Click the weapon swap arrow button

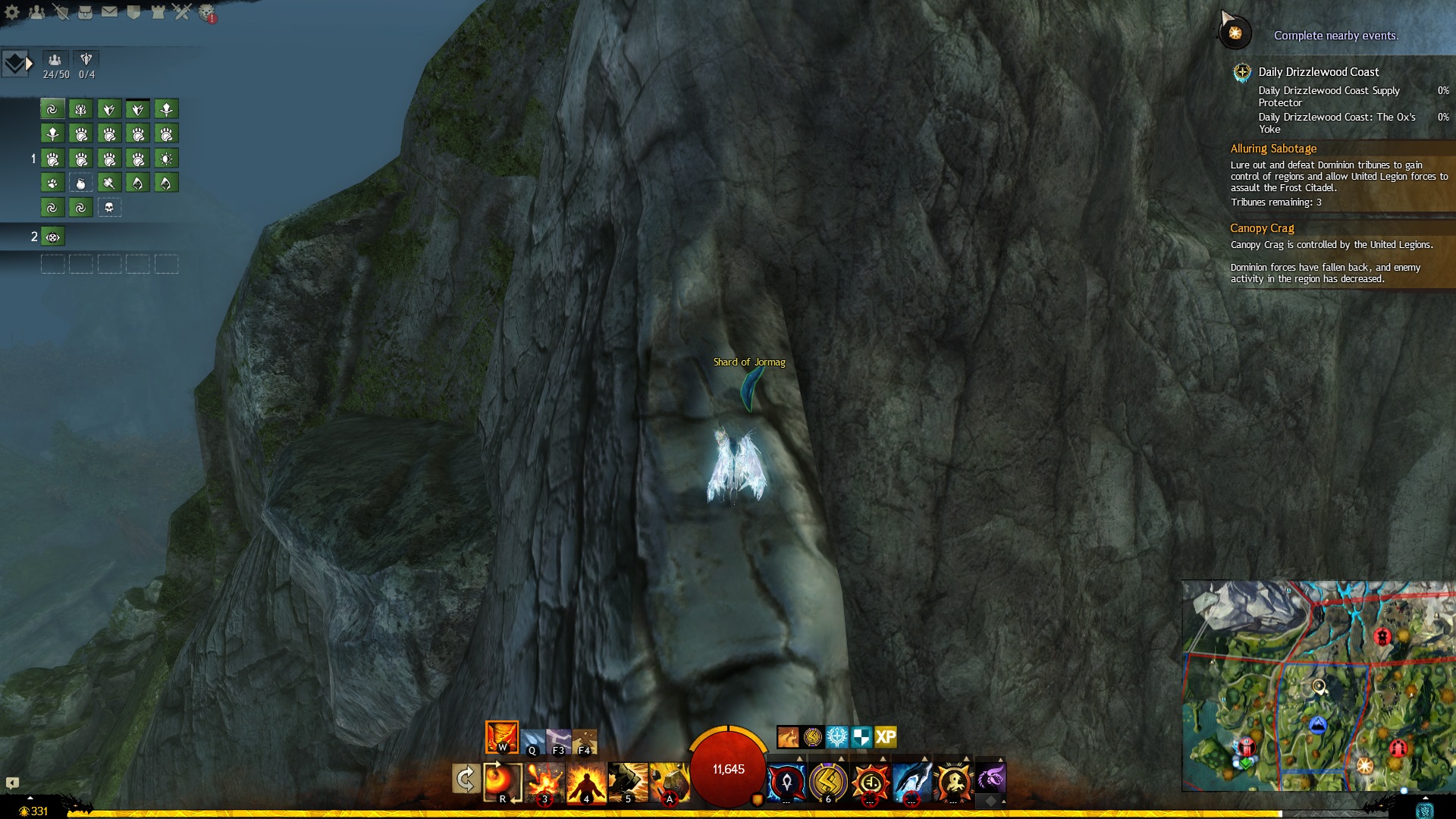click(465, 779)
